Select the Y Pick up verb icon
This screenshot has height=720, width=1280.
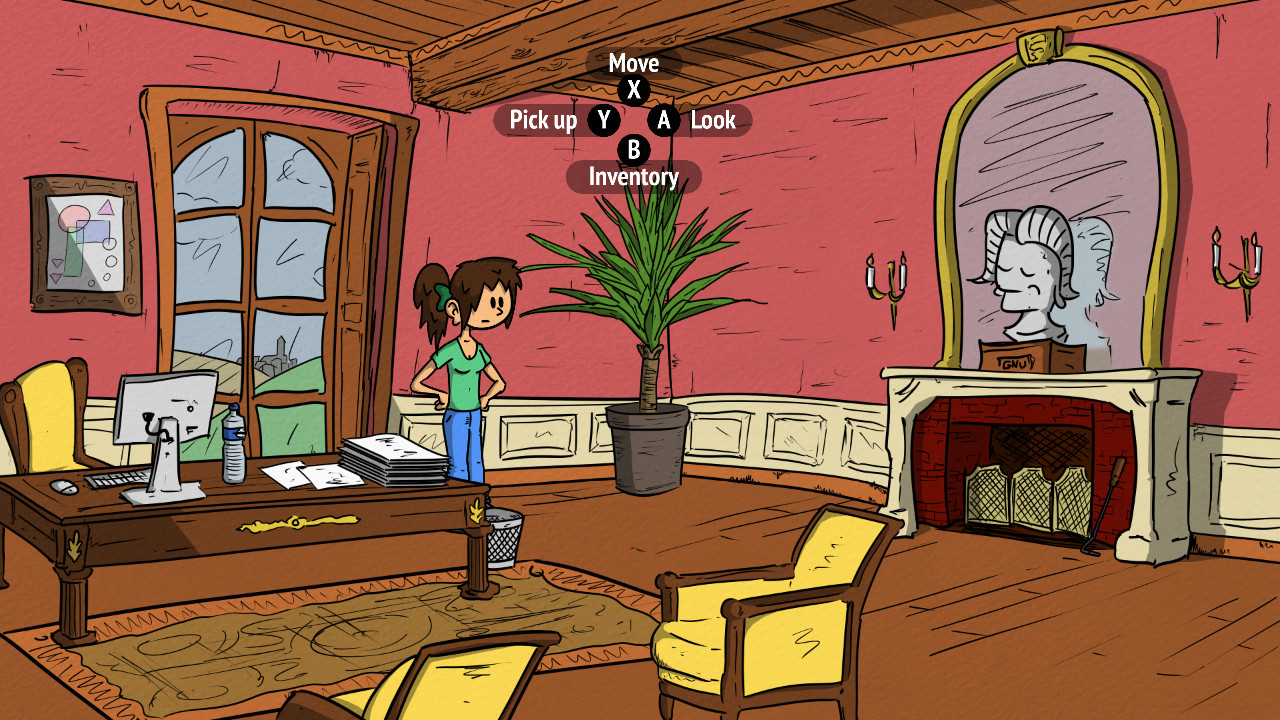603,121
